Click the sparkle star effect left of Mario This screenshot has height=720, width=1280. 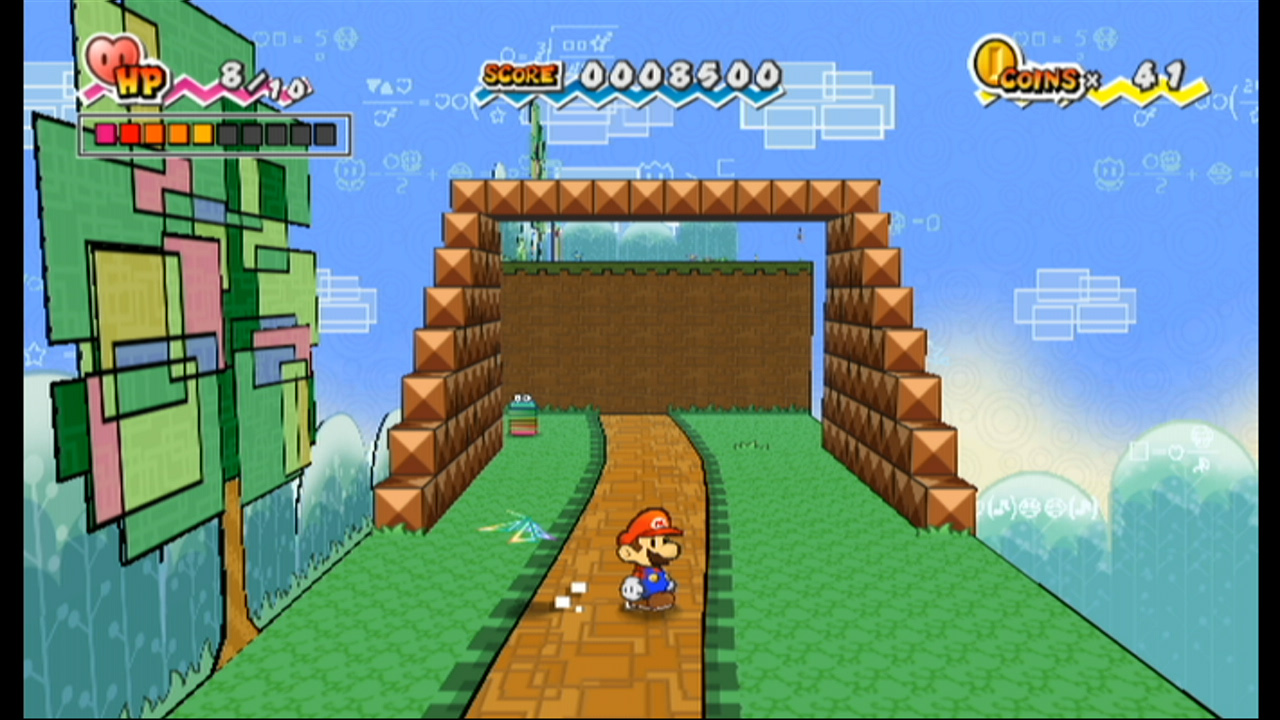(520, 527)
